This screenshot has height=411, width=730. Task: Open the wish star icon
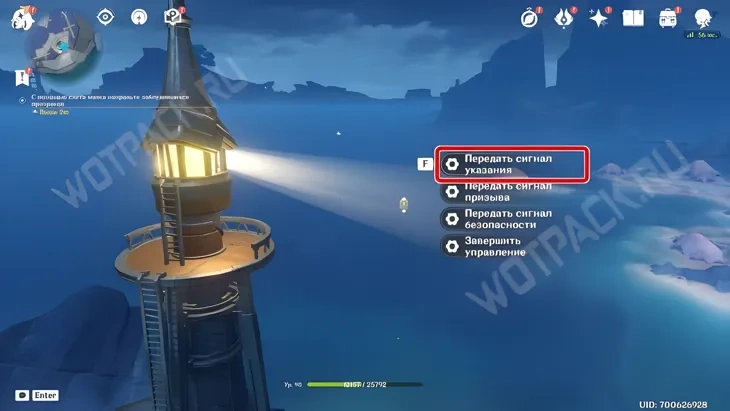(x=599, y=17)
